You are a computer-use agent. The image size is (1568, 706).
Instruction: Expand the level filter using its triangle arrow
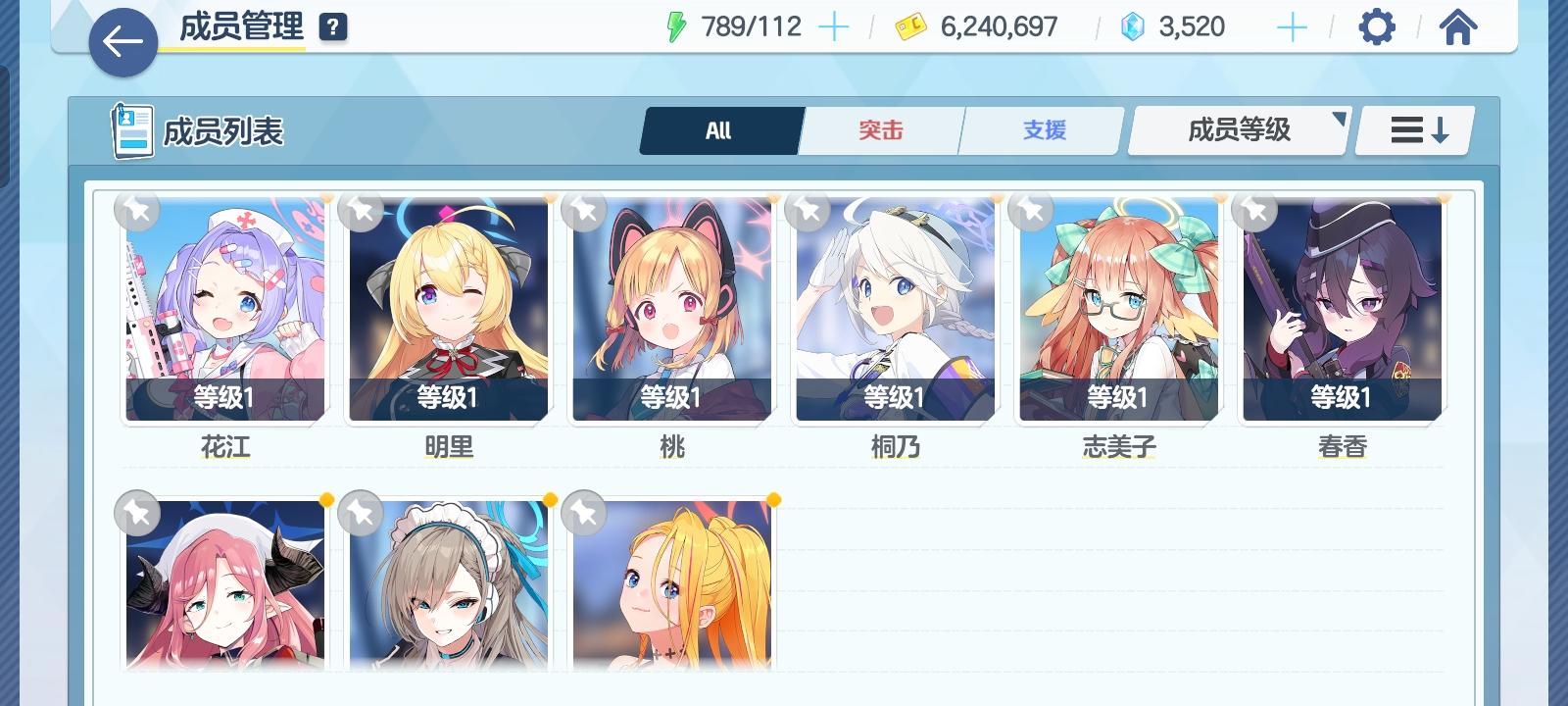point(1338,121)
